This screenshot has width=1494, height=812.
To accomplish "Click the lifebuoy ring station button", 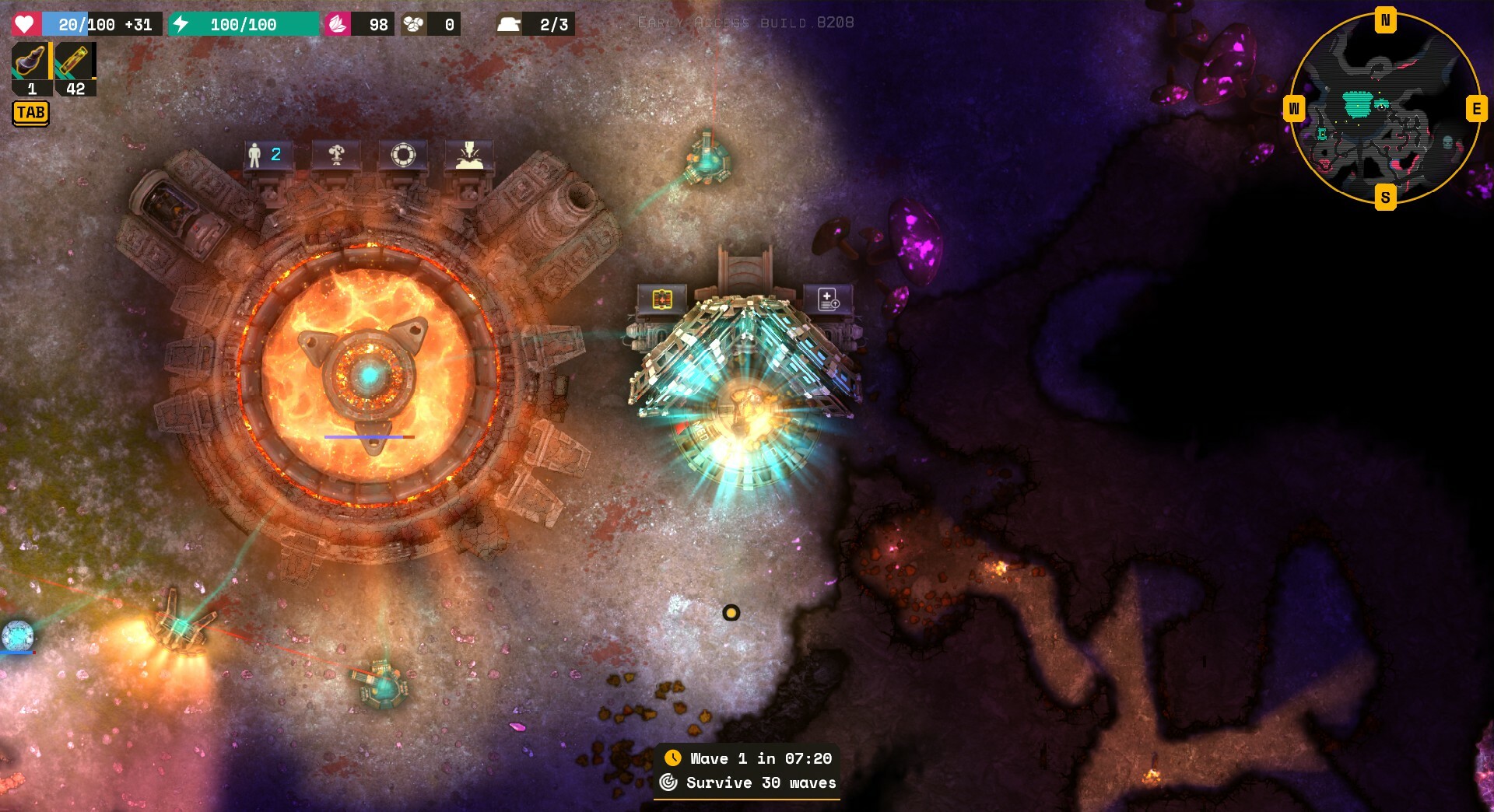I will point(402,155).
